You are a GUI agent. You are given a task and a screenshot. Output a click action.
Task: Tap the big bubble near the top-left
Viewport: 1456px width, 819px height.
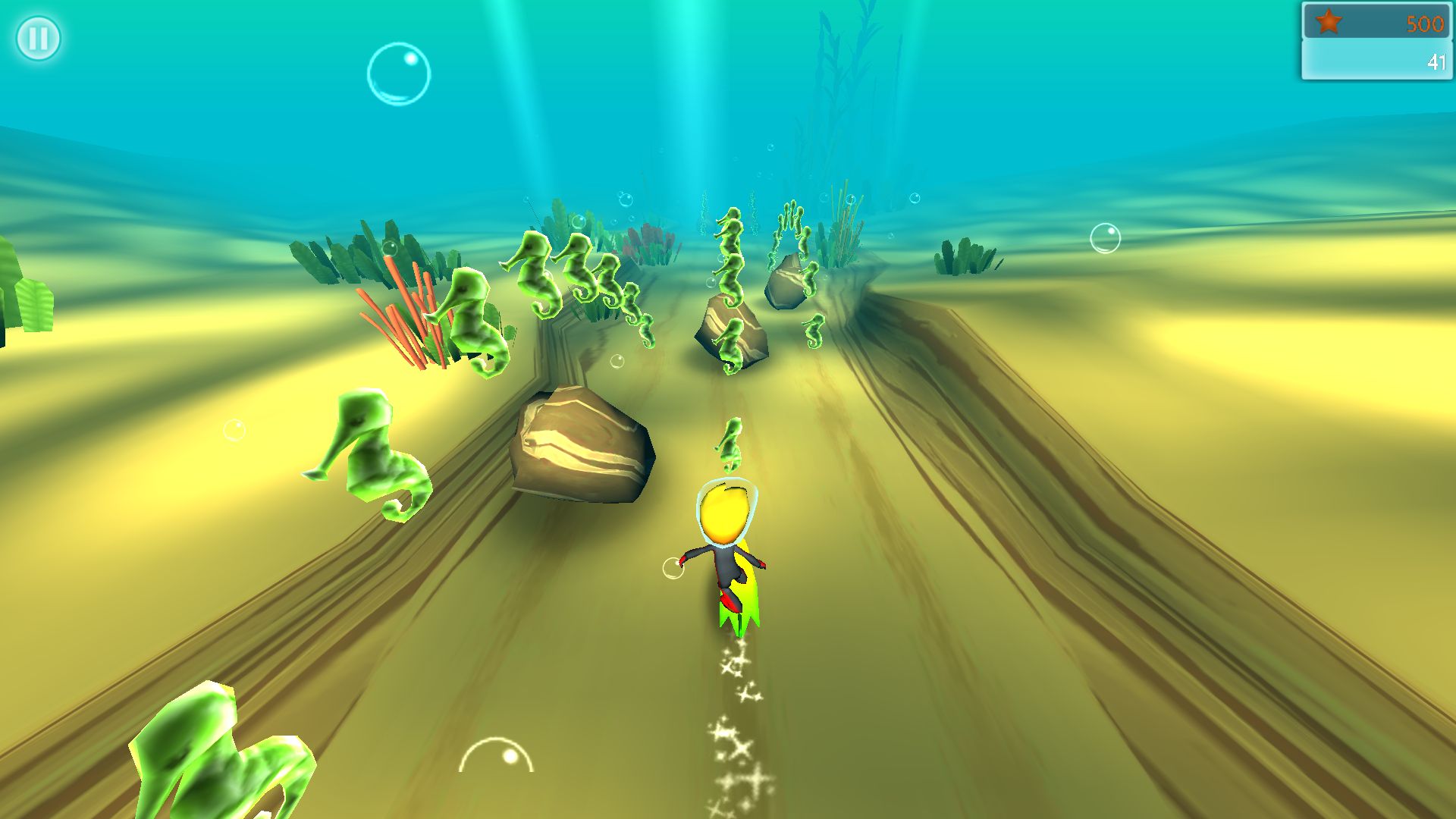[x=398, y=72]
